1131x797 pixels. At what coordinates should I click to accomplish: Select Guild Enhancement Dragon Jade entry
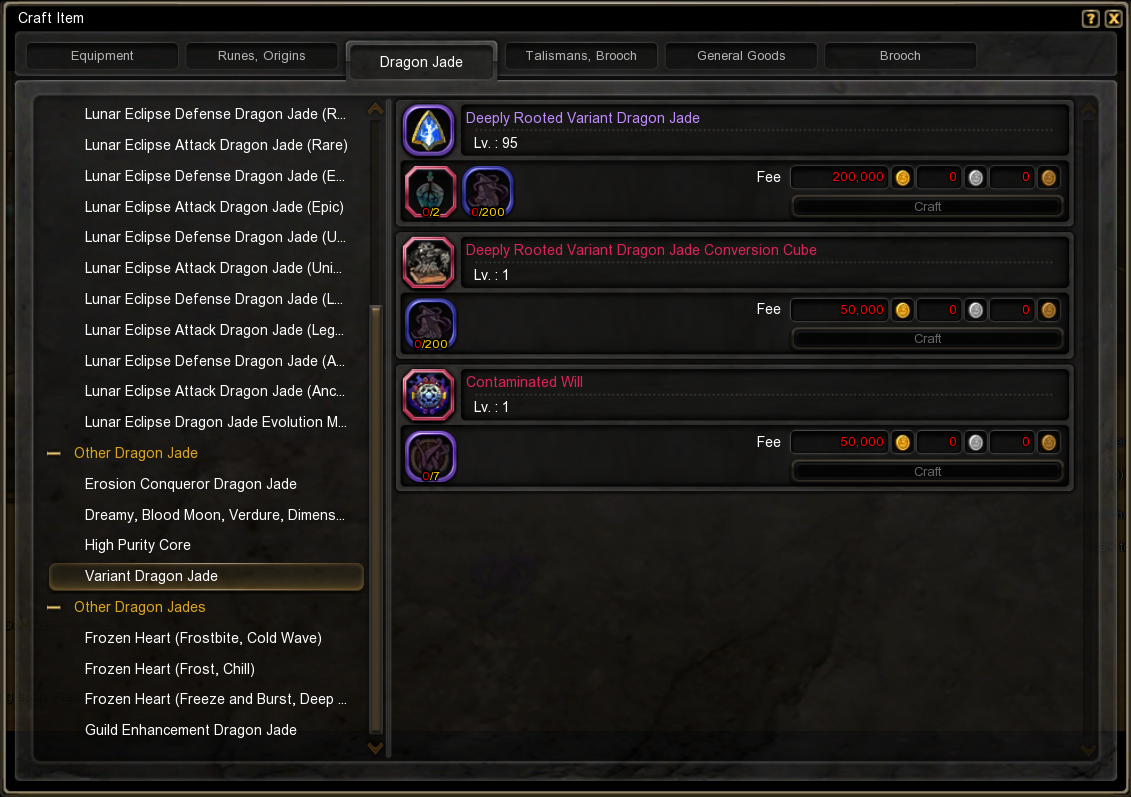click(x=190, y=730)
